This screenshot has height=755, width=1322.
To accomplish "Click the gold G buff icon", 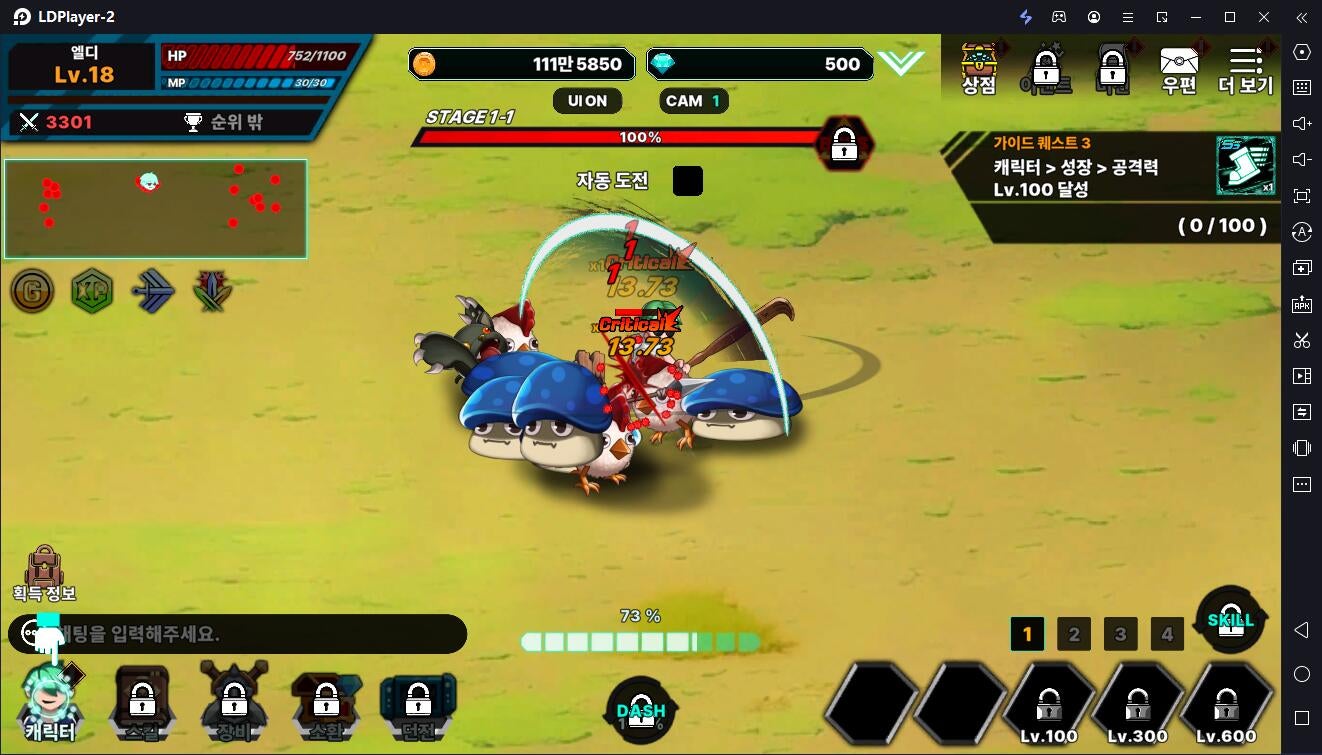I will tap(32, 292).
